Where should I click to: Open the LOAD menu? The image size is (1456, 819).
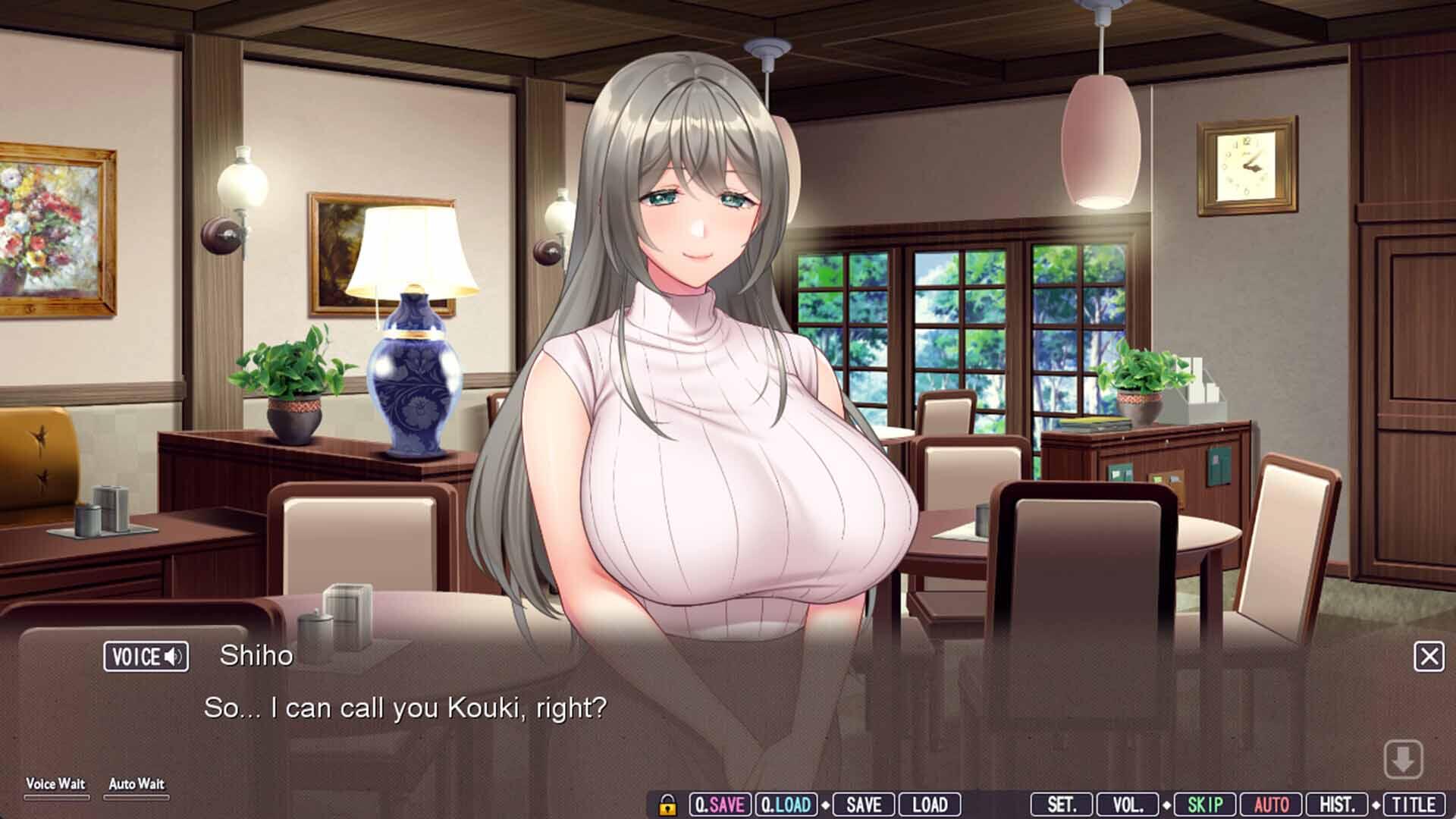coord(929,805)
